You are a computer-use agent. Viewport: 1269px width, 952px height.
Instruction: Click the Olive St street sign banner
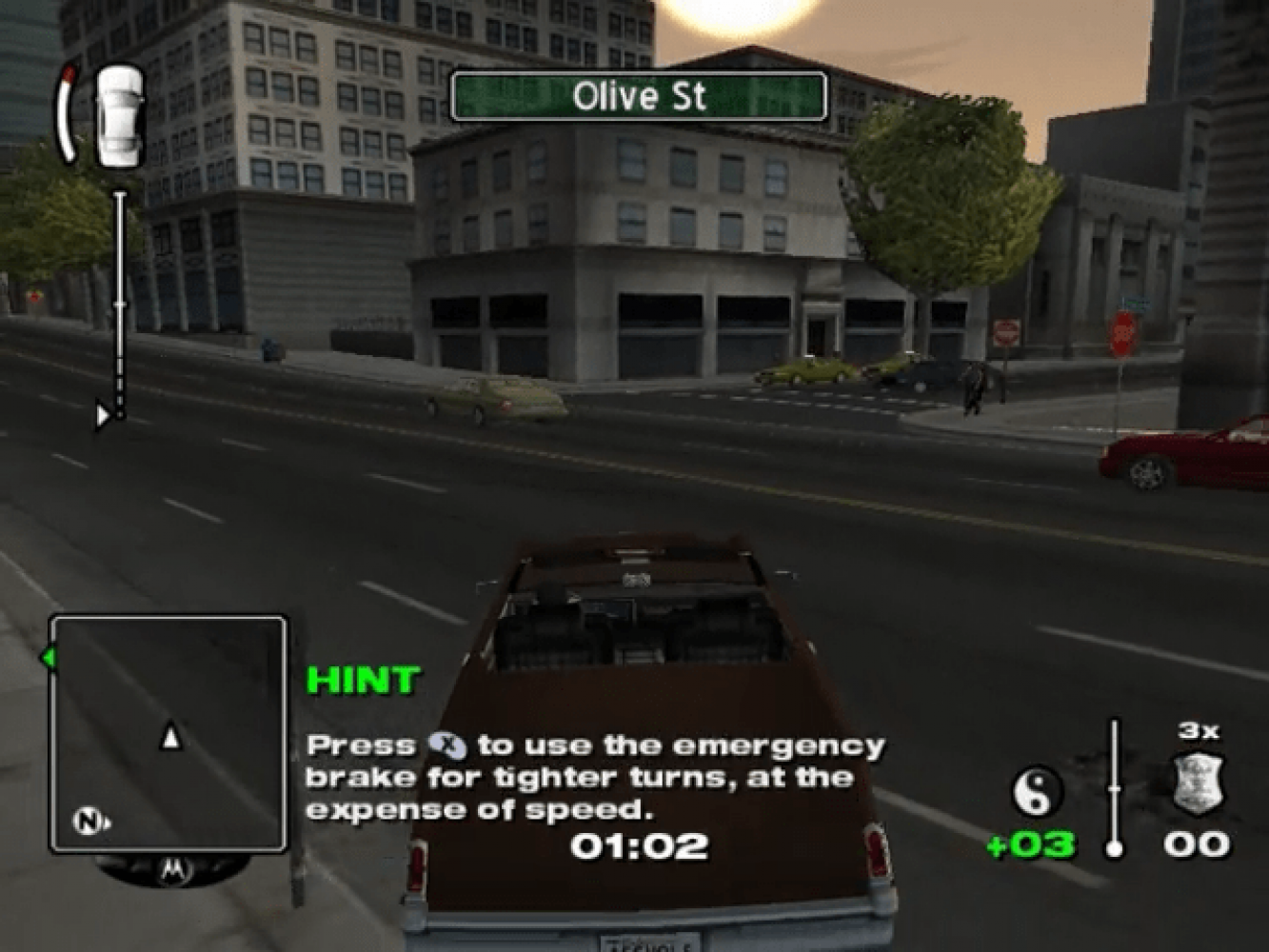pos(638,97)
